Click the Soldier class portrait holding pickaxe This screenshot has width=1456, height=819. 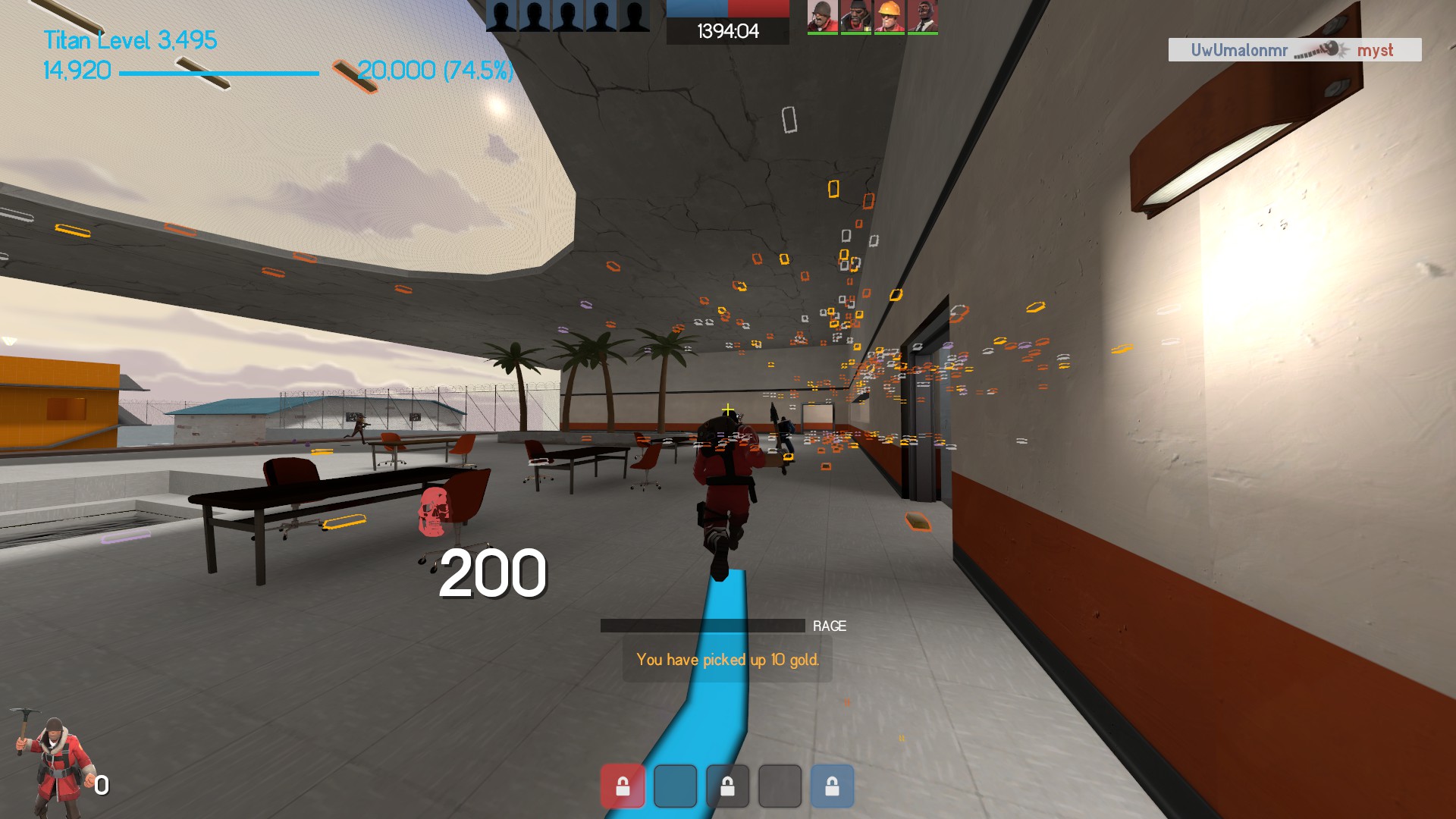55,761
